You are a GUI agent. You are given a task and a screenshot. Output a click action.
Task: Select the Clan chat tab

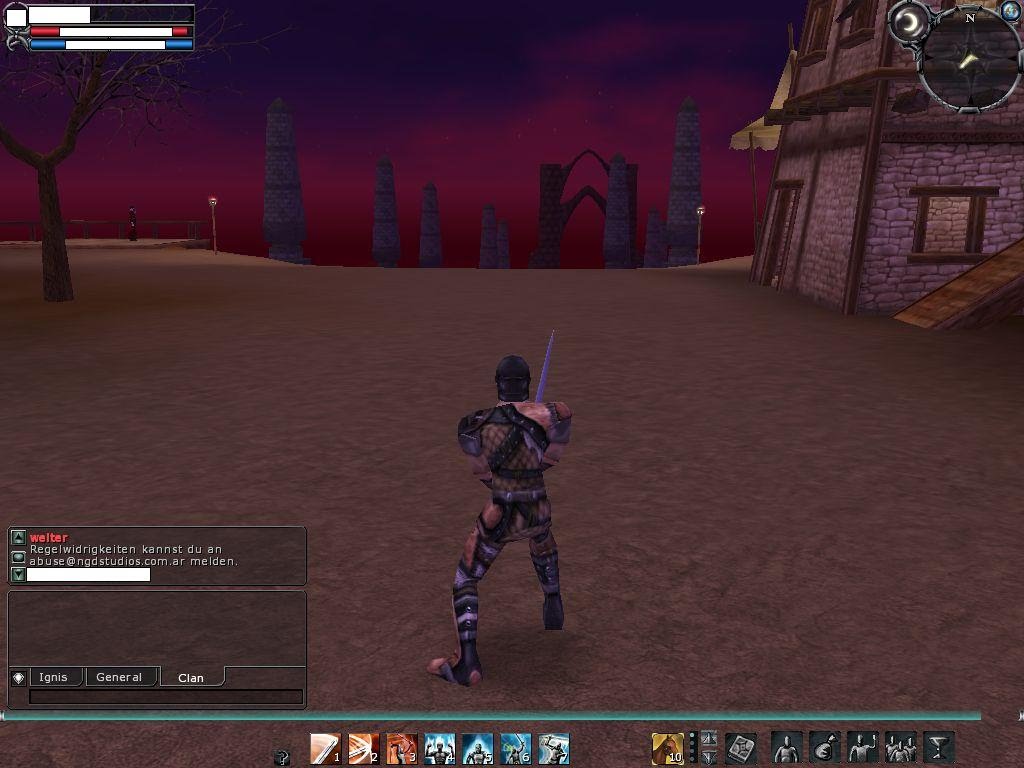pyautogui.click(x=191, y=678)
